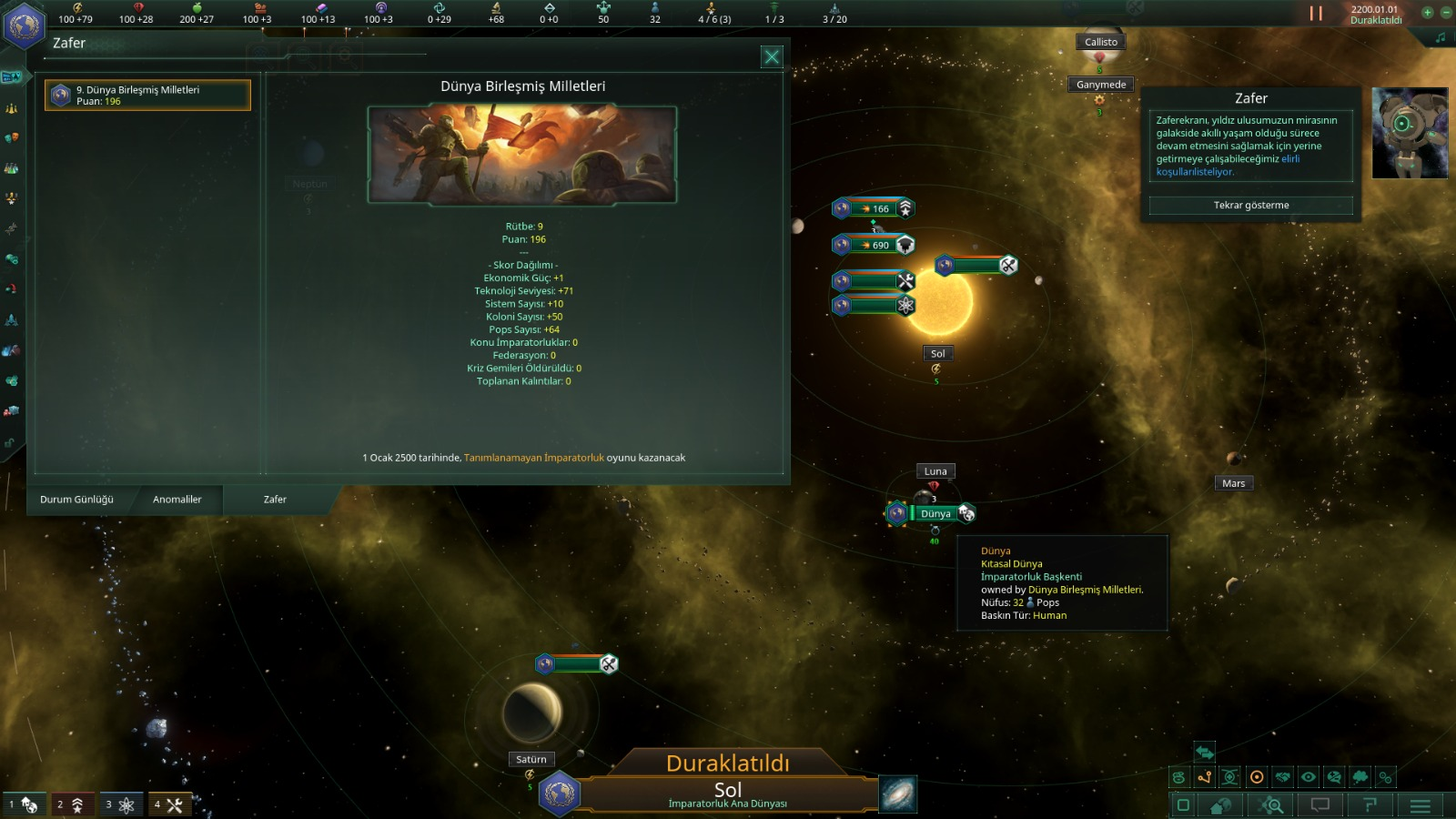Go to the home planet button
The image size is (1456, 819).
click(1222, 805)
